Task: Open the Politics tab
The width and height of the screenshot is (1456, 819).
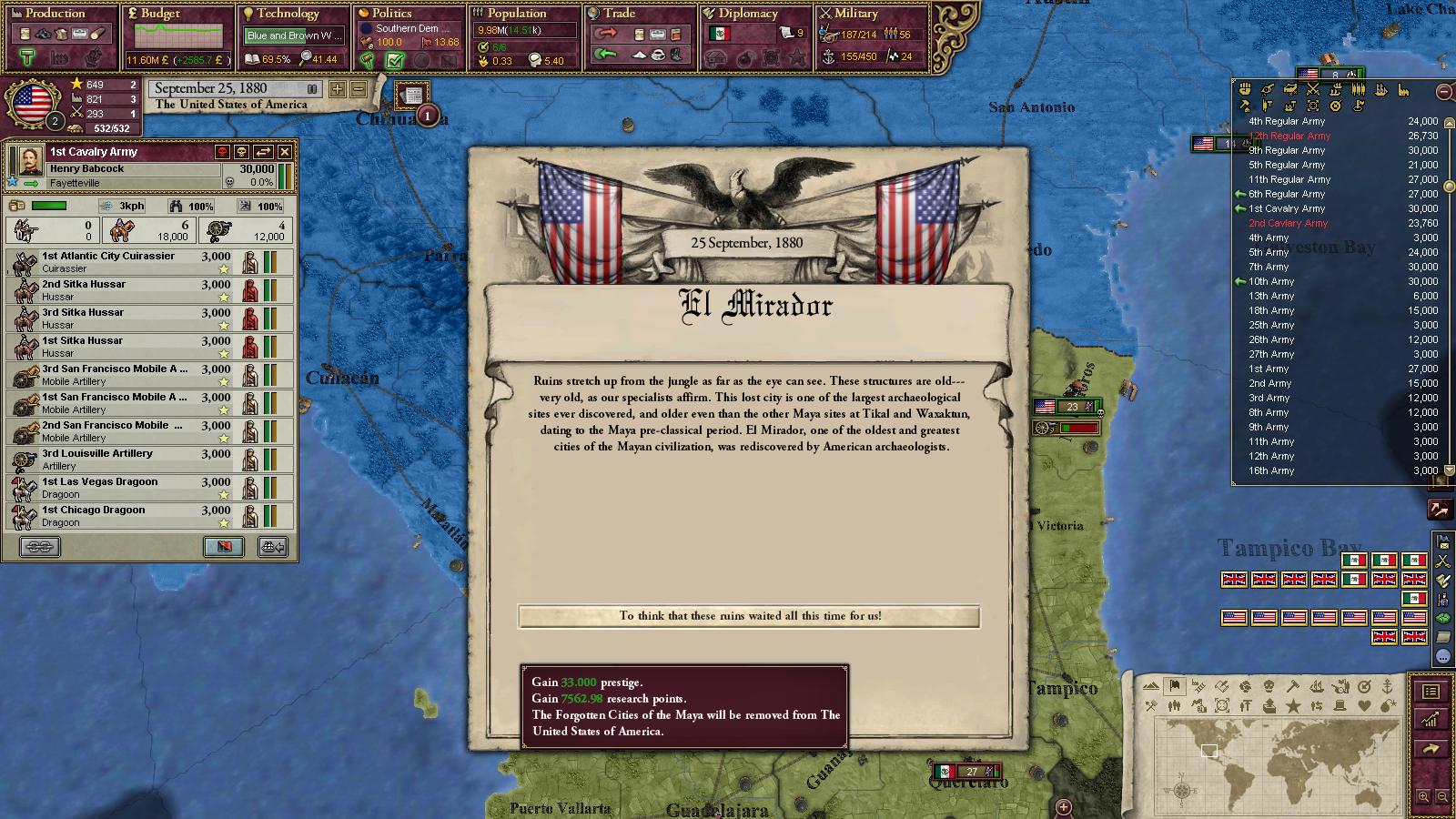Action: click(x=391, y=14)
